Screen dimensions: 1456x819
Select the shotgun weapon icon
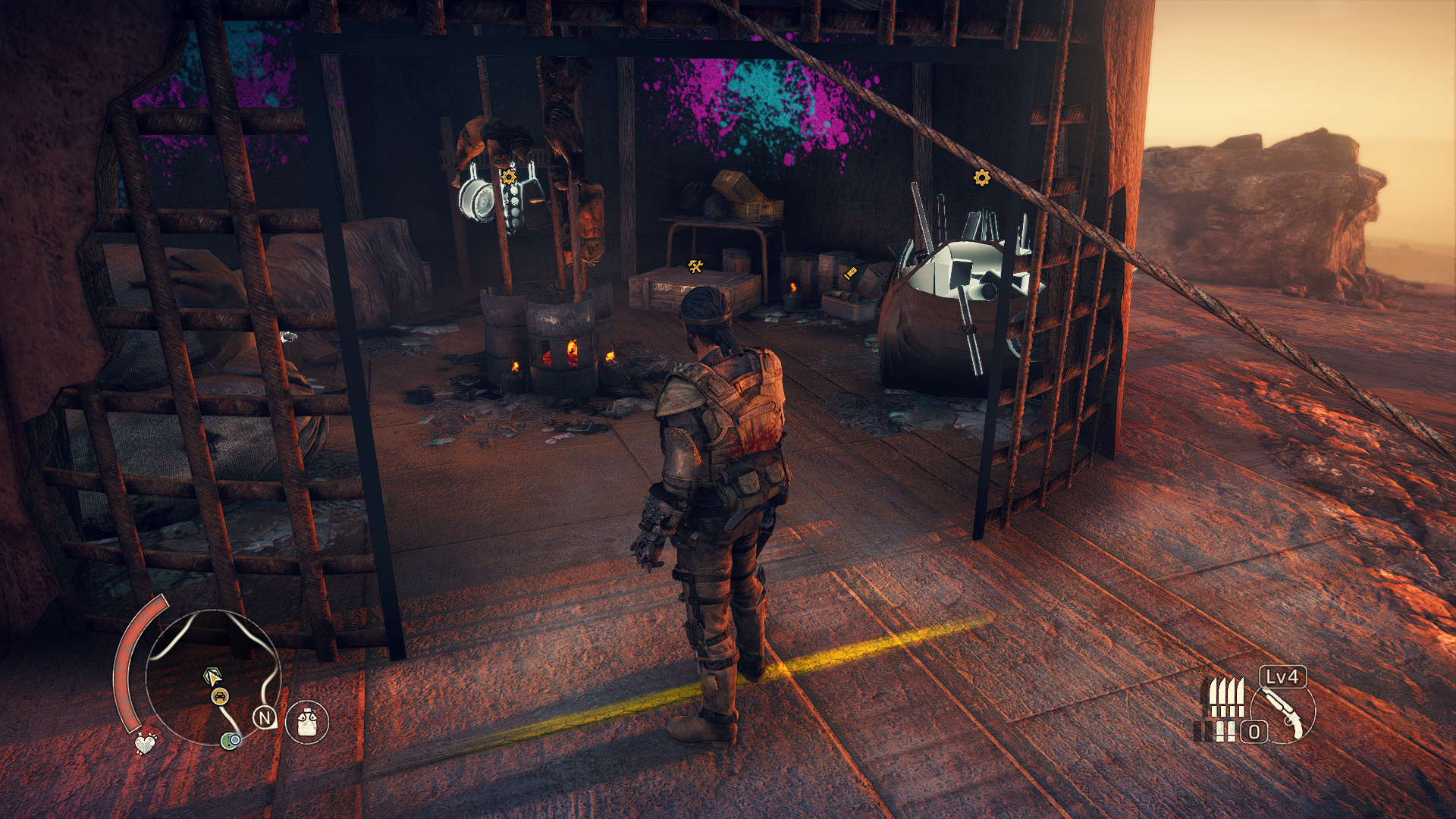pyautogui.click(x=1284, y=714)
